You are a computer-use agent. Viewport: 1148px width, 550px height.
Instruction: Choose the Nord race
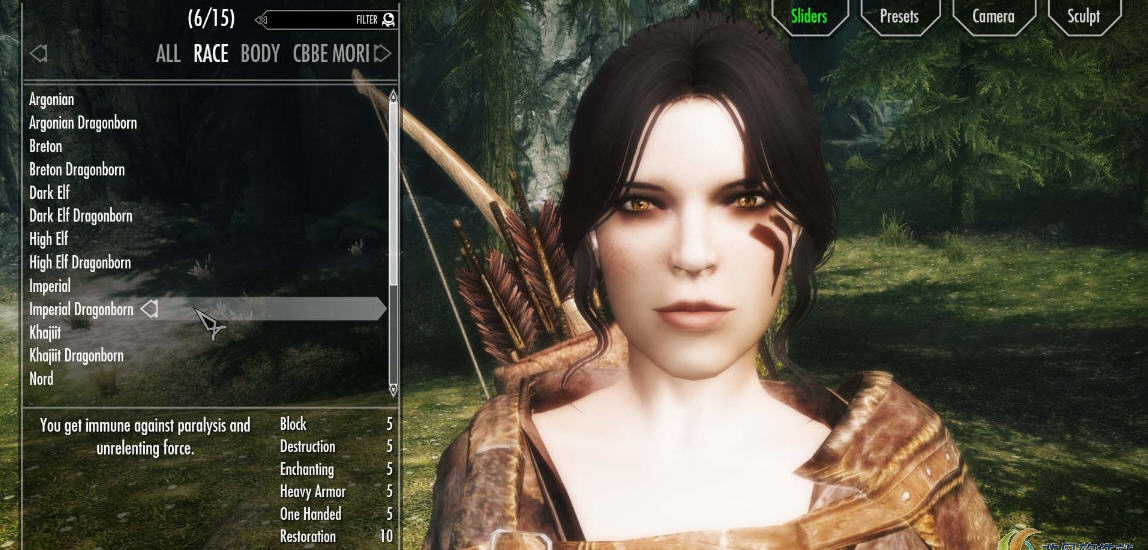[x=42, y=379]
